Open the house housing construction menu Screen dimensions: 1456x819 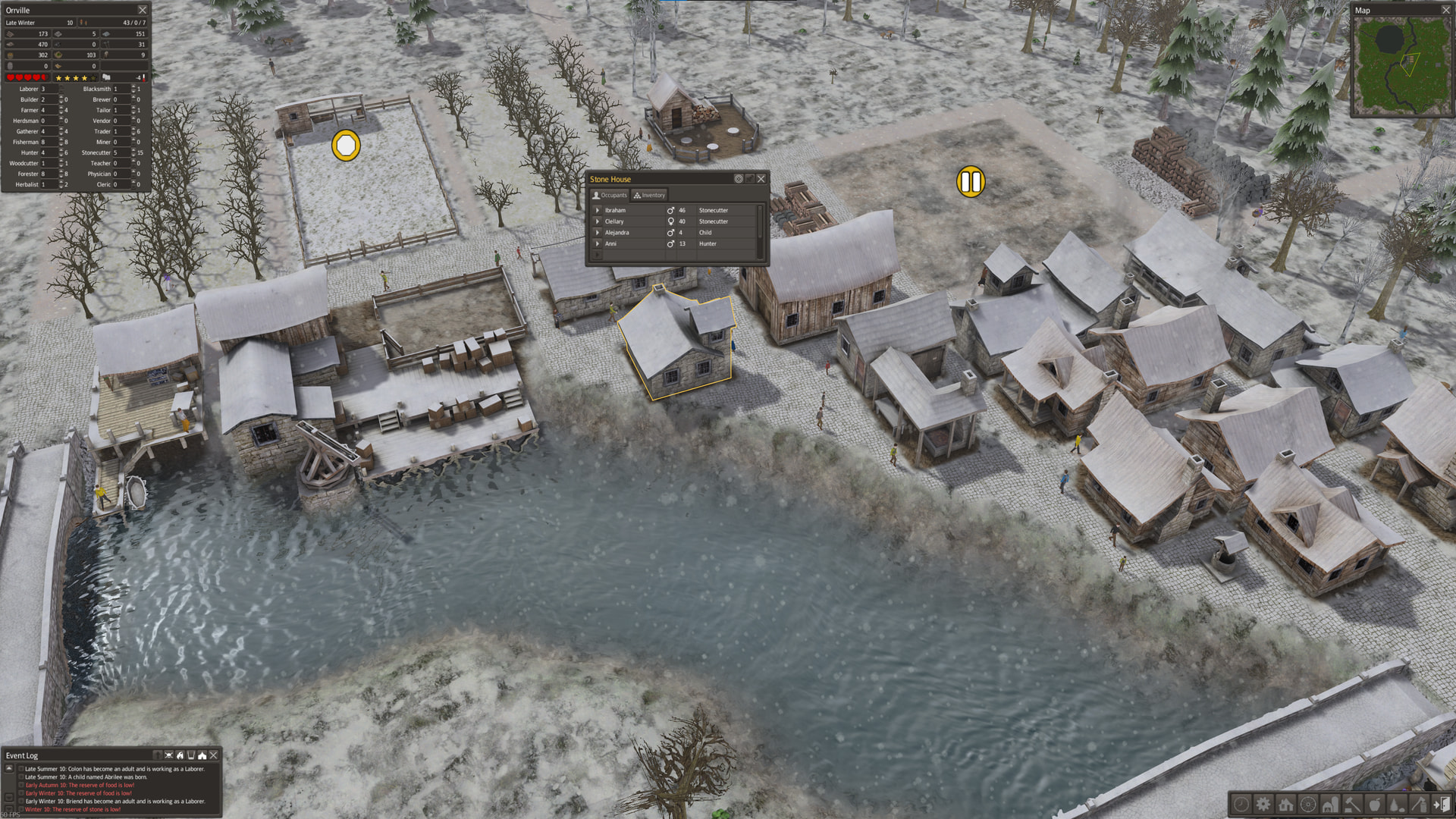[x=1285, y=804]
